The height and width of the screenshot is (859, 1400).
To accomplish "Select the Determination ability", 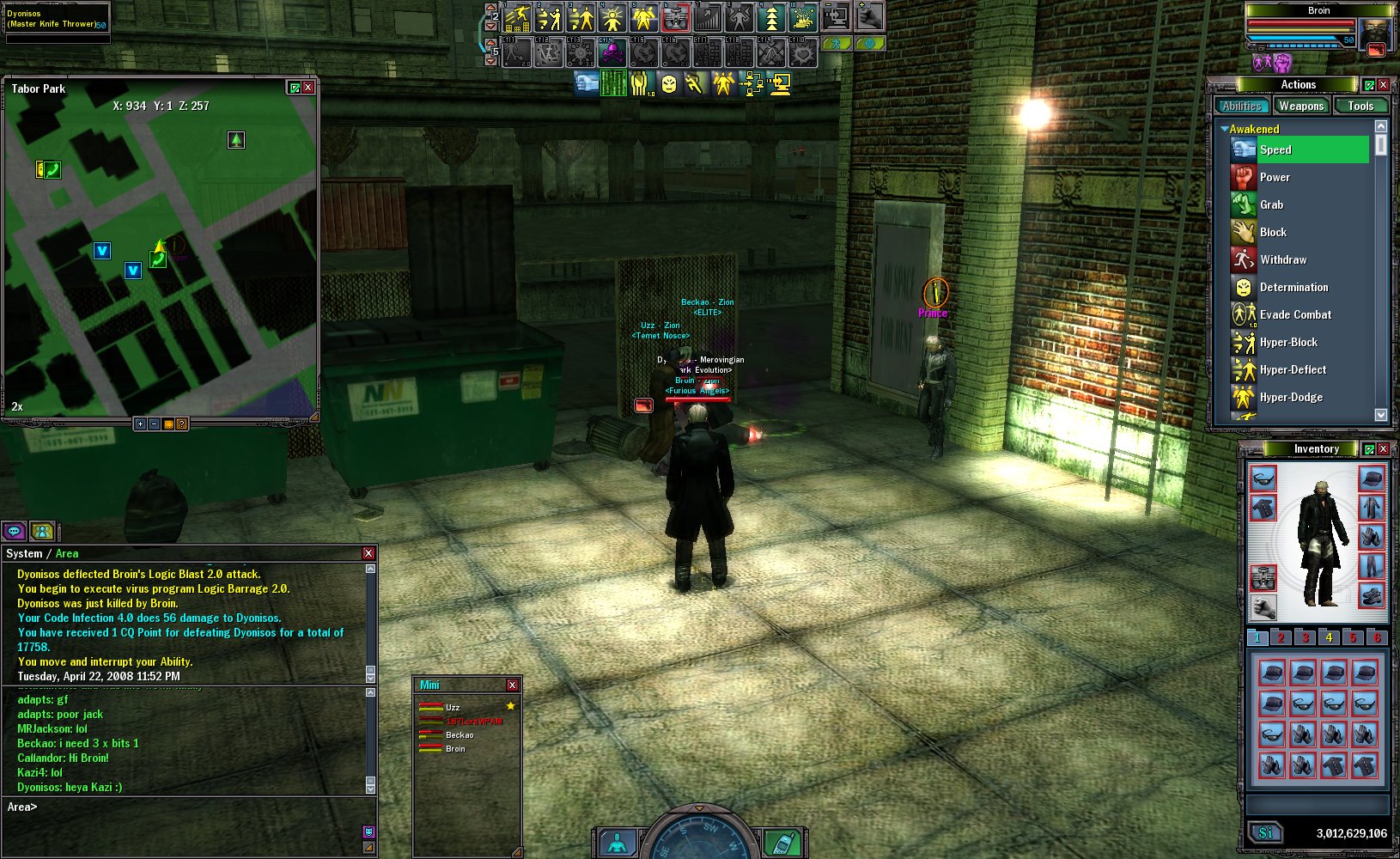I will point(1293,287).
